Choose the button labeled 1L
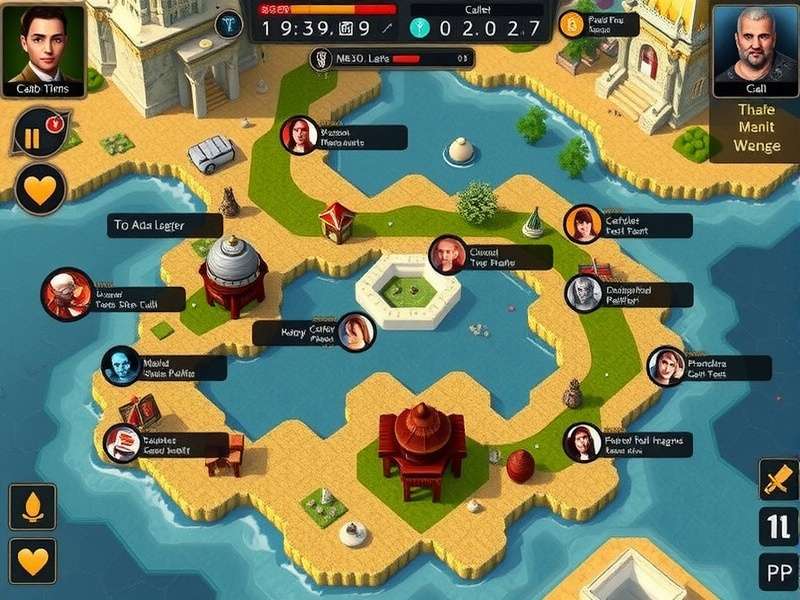 coord(778,526)
